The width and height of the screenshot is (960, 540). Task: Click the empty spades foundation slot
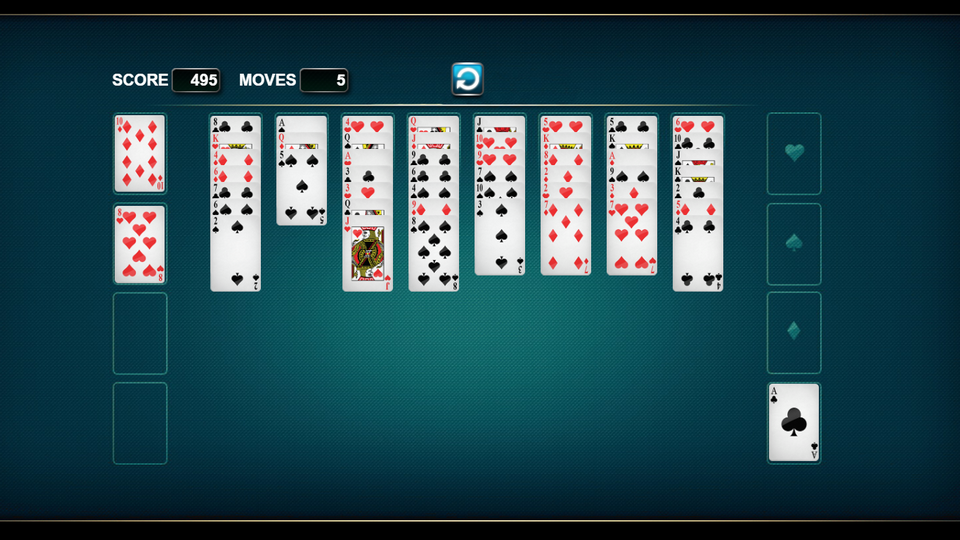coord(794,243)
